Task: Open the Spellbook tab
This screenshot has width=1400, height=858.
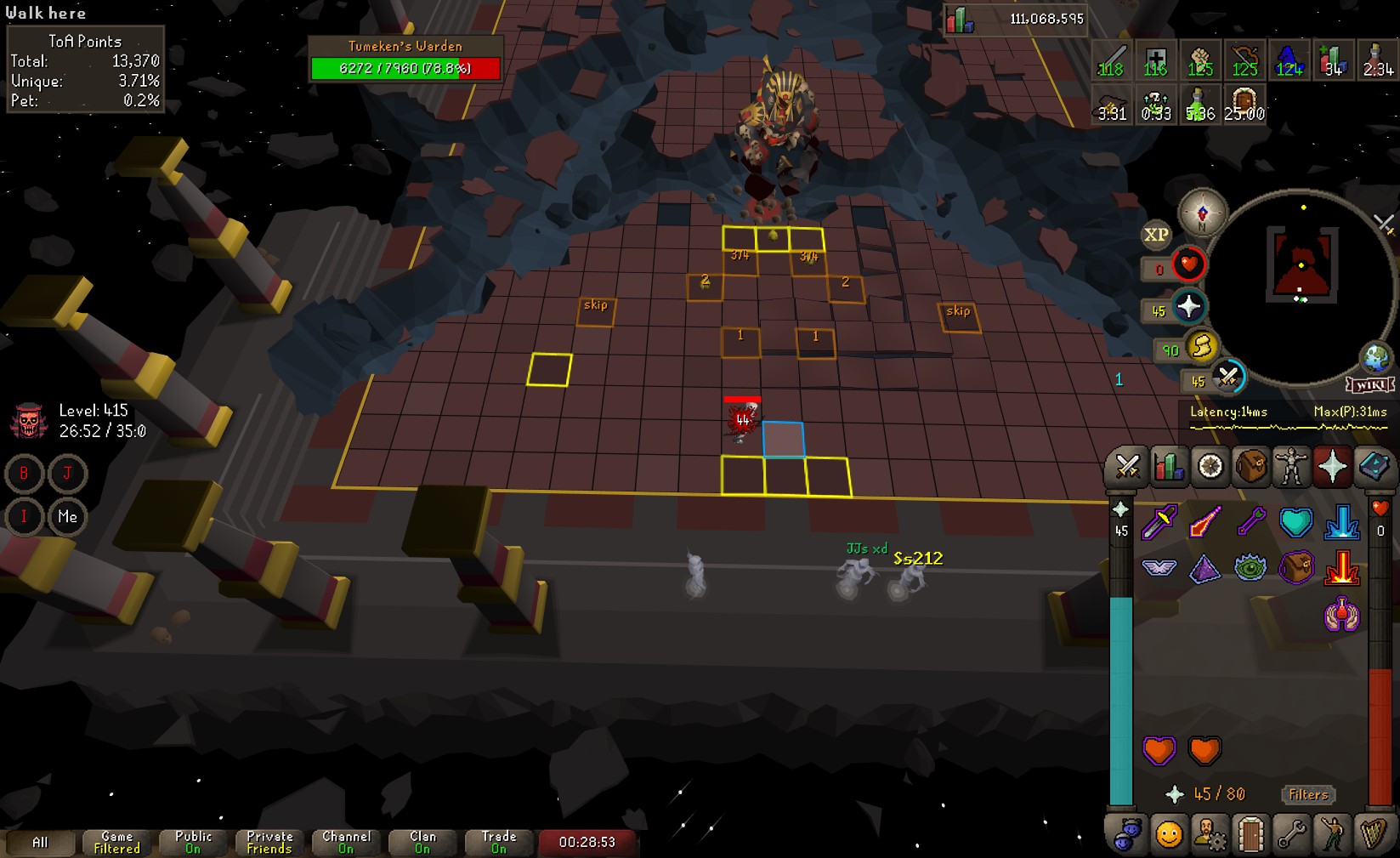Action: 1374,467
